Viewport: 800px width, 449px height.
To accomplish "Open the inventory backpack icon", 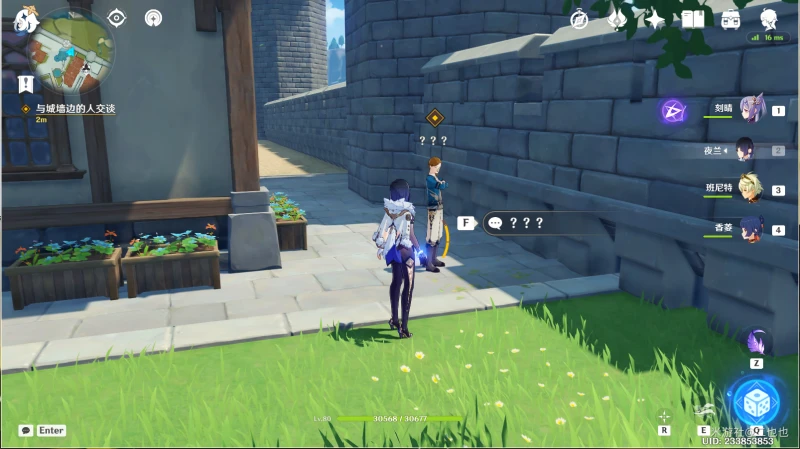I will [x=731, y=19].
